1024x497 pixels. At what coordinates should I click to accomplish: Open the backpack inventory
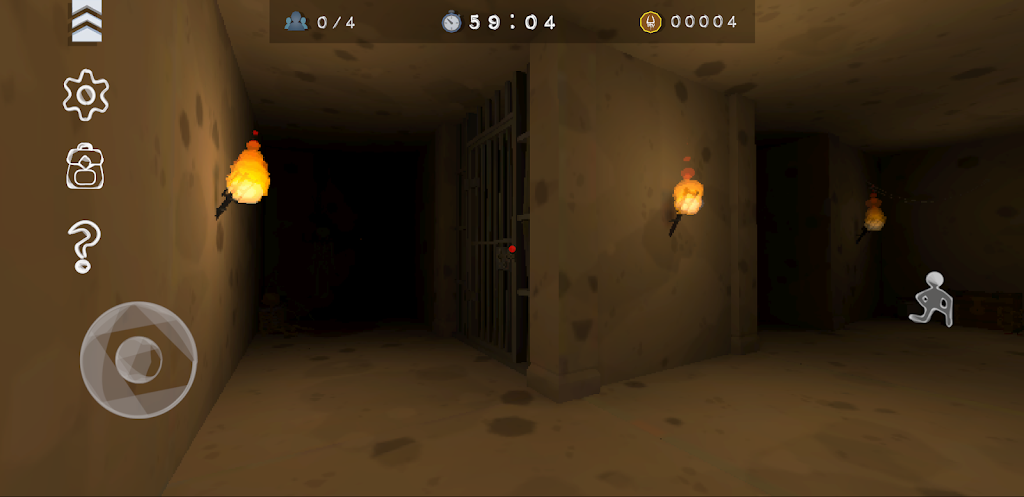pyautogui.click(x=86, y=168)
